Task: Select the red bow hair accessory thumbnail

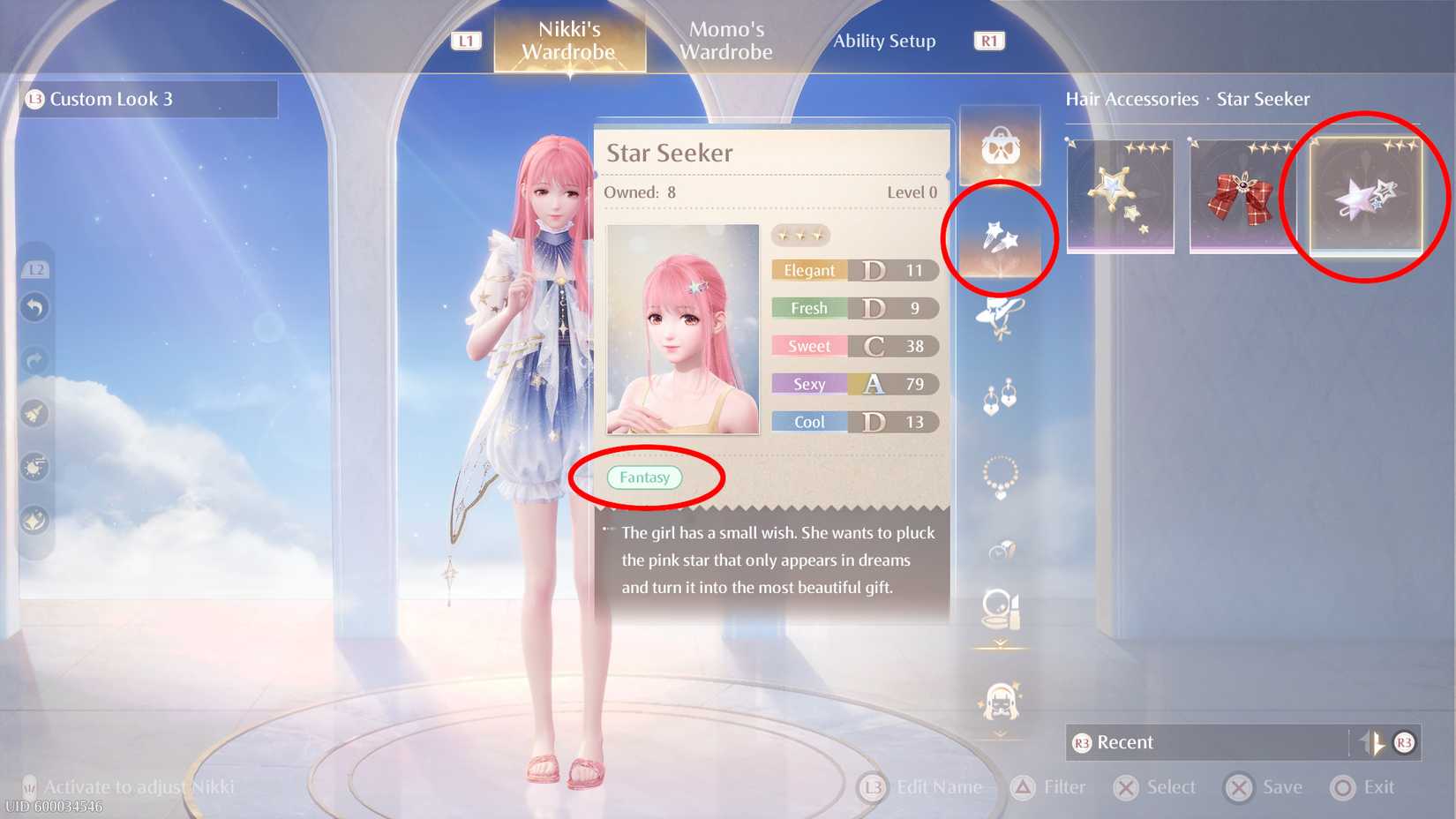Action: [1242, 196]
